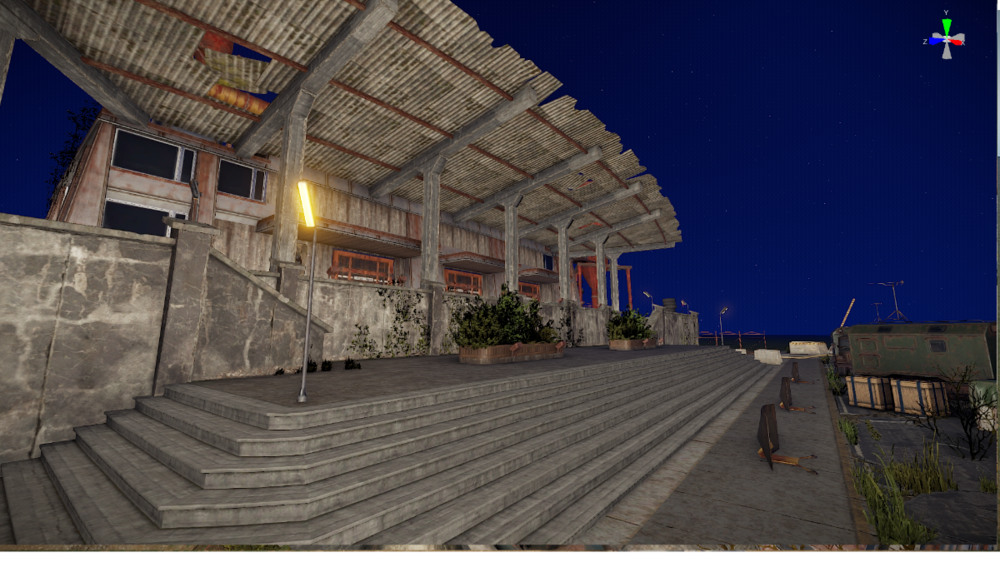1000x562 pixels.
Task: Click the green Y axis cone on the gizmo
Action: 947,27
